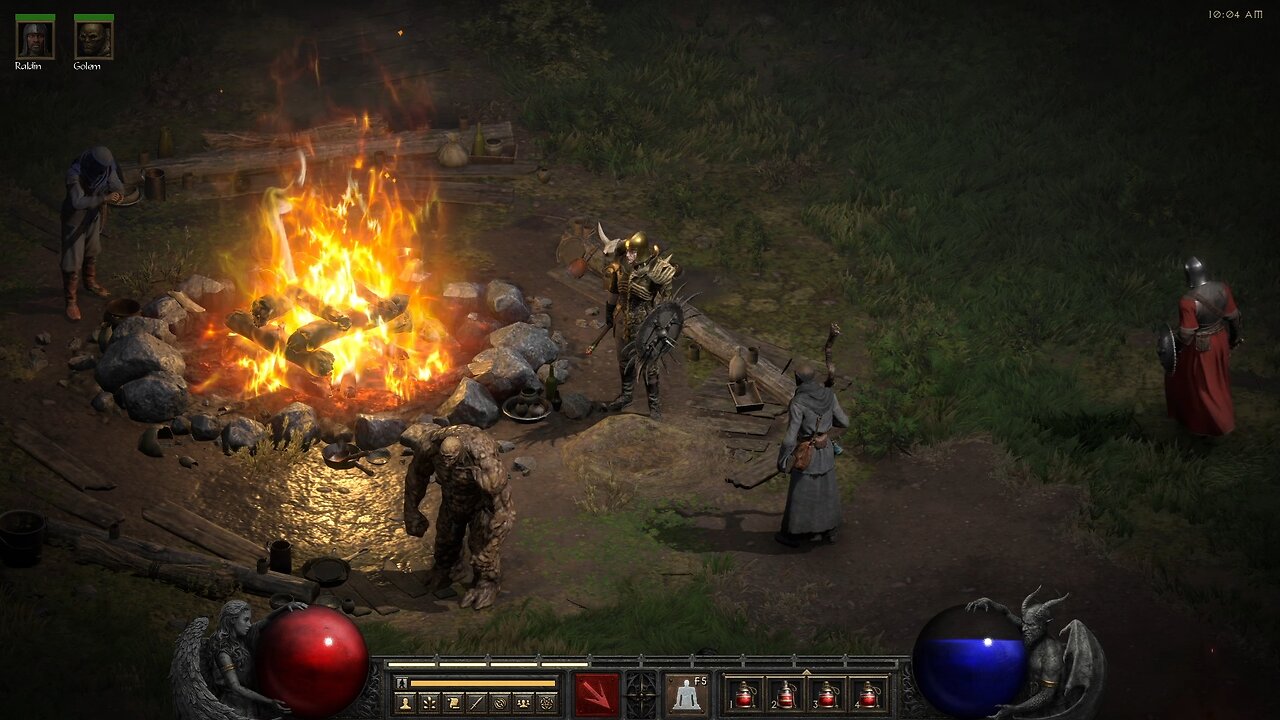Select the Raldin mercenary portrait
This screenshot has width=1280, height=720.
point(34,39)
